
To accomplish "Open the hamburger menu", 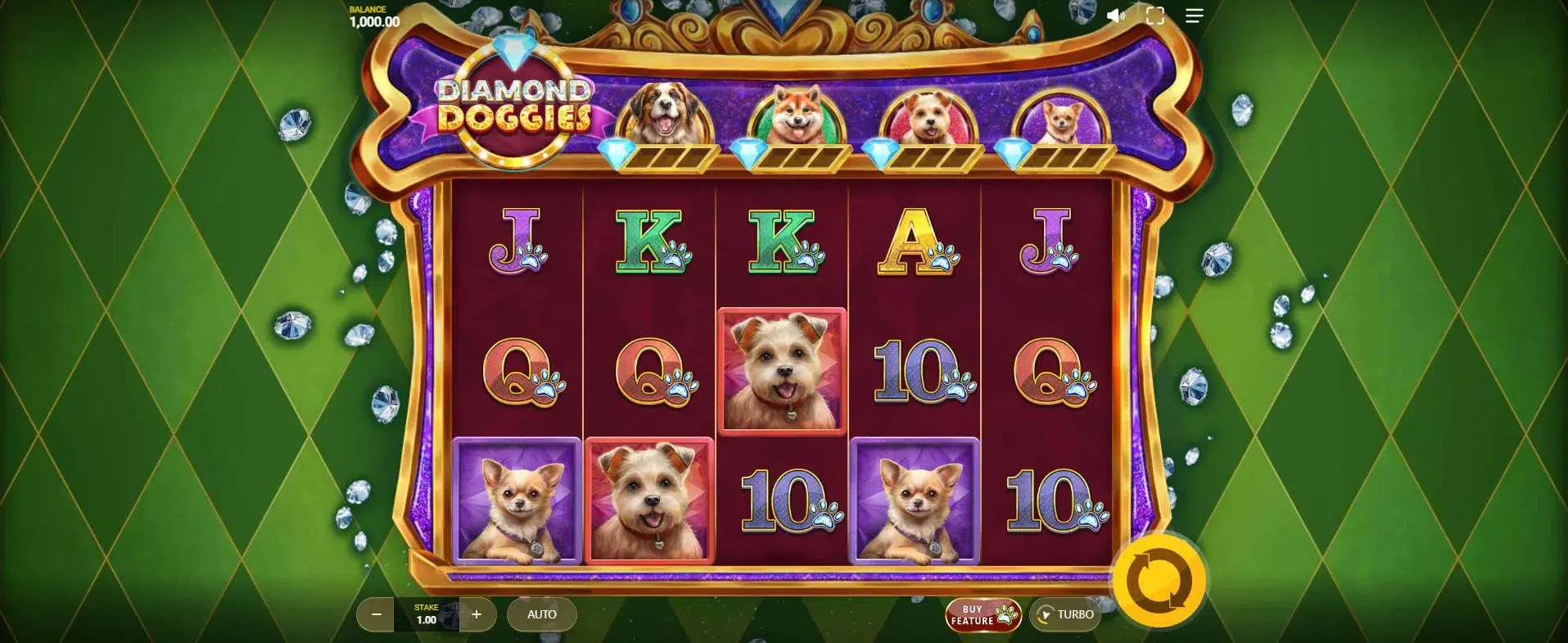I will [x=1194, y=16].
